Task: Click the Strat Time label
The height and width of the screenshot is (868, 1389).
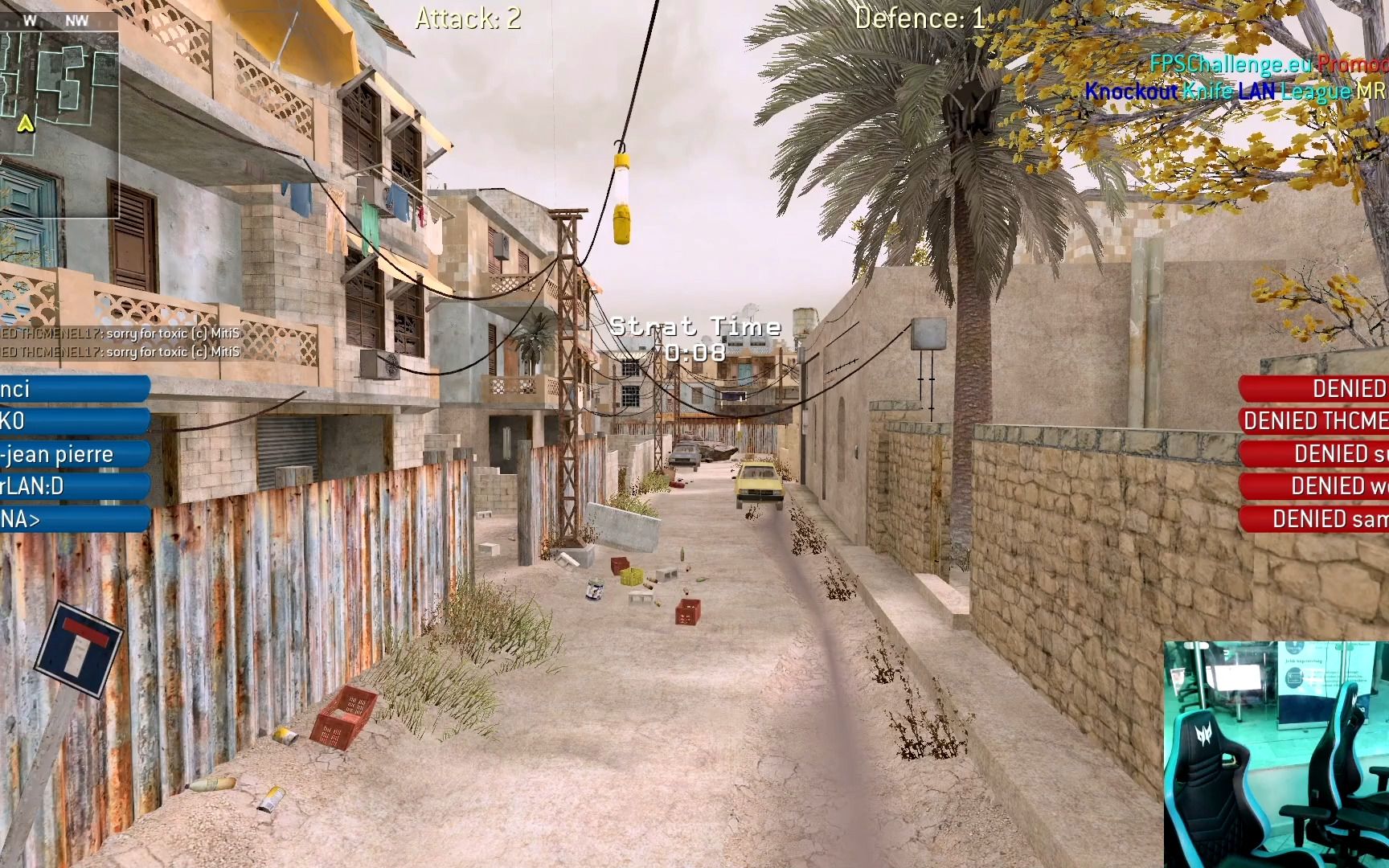Action: 694,325
